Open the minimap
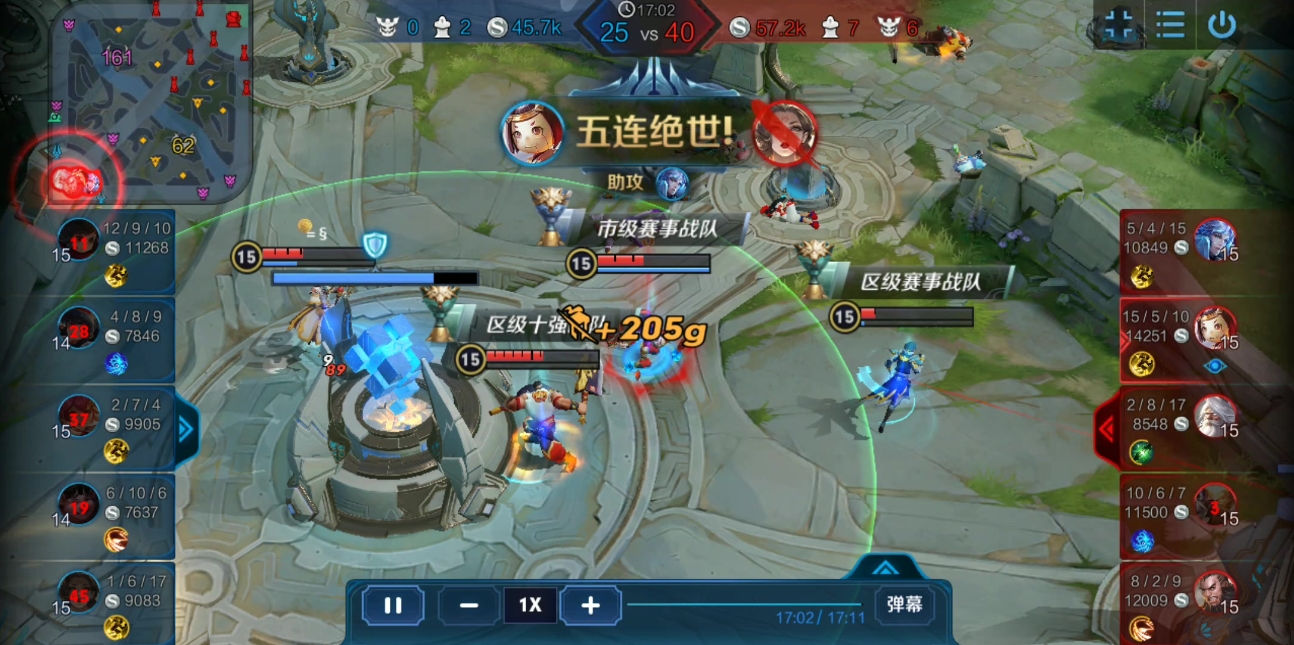This screenshot has width=1294, height=645. click(150, 100)
